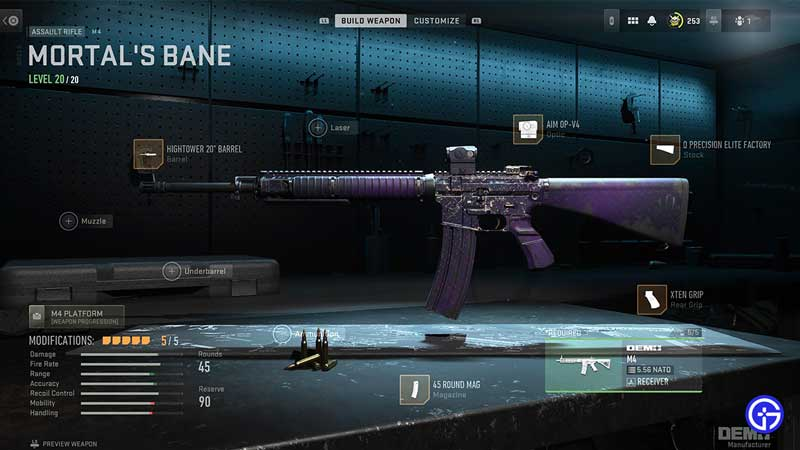Switch to the Build Weapon tab

[x=370, y=20]
